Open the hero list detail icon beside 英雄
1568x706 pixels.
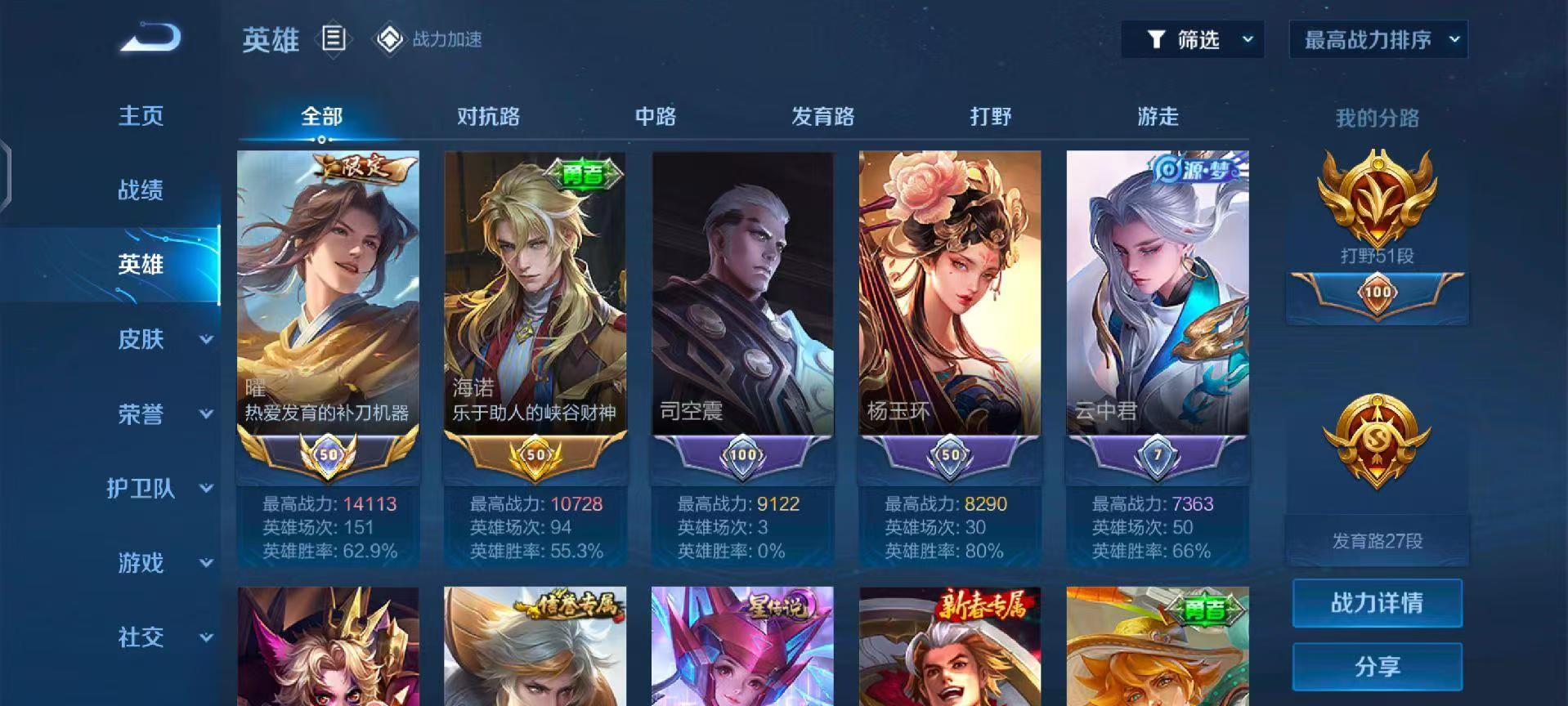[334, 37]
